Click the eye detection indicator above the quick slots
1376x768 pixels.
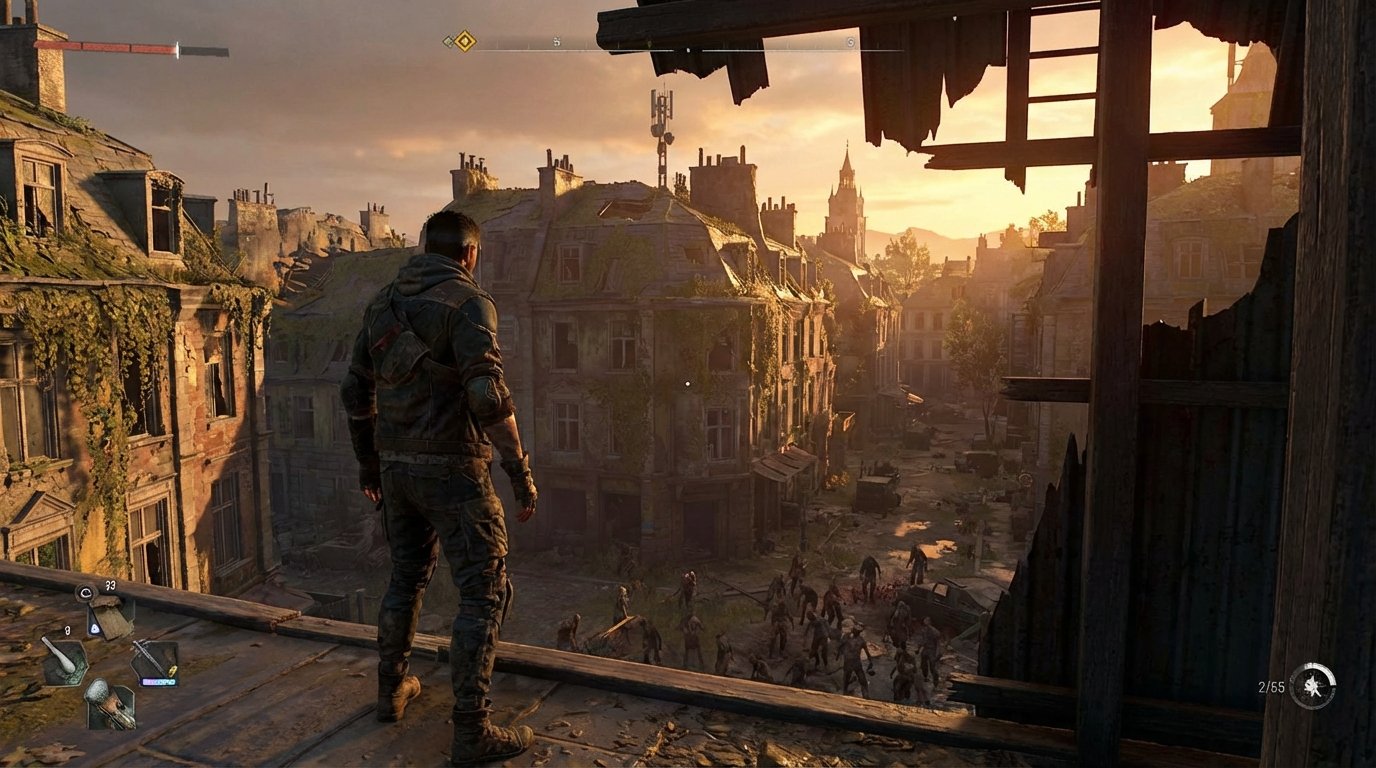pos(86,592)
